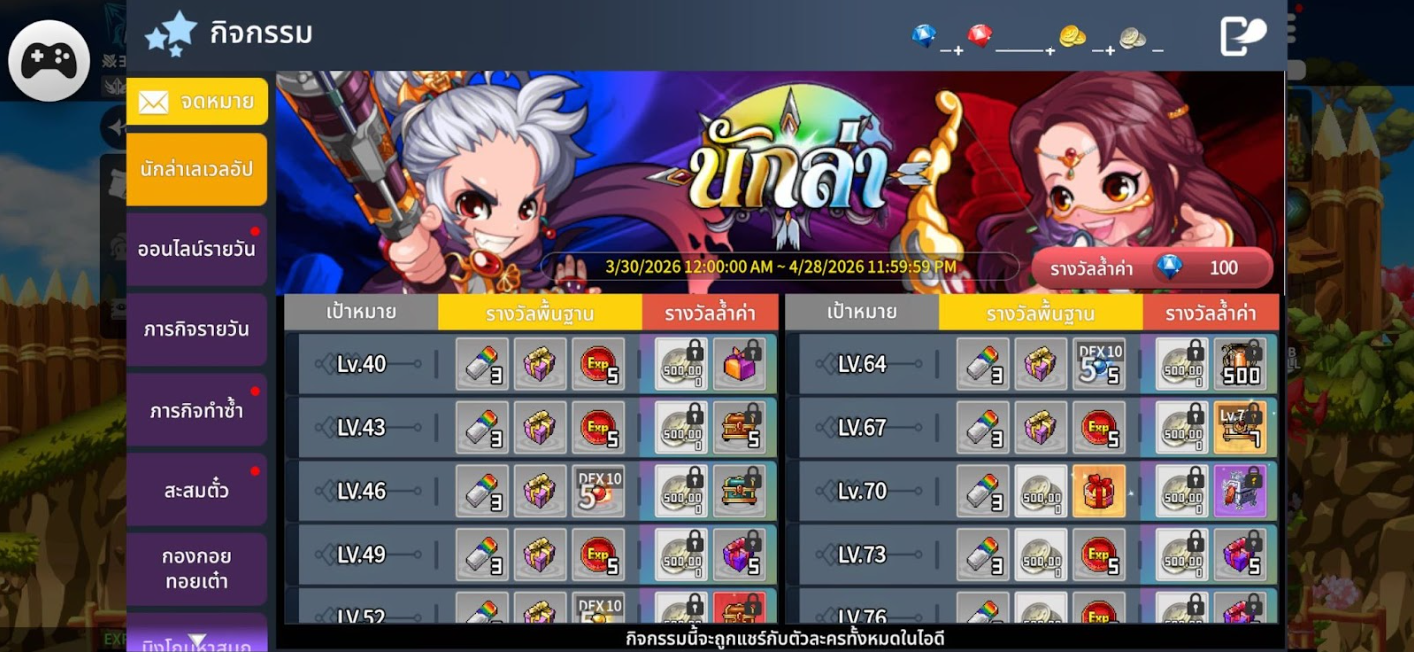This screenshot has width=1414, height=652.
Task: Select the Lv.70 red gift box reward
Action: [1098, 491]
